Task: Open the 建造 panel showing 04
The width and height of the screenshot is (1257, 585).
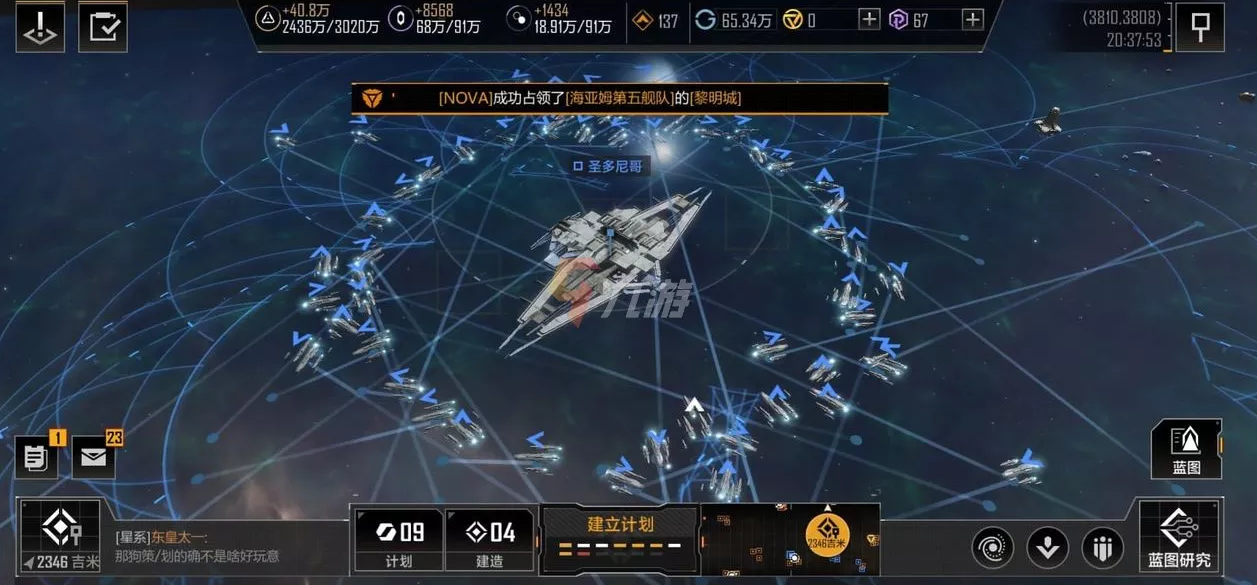Action: [x=489, y=540]
